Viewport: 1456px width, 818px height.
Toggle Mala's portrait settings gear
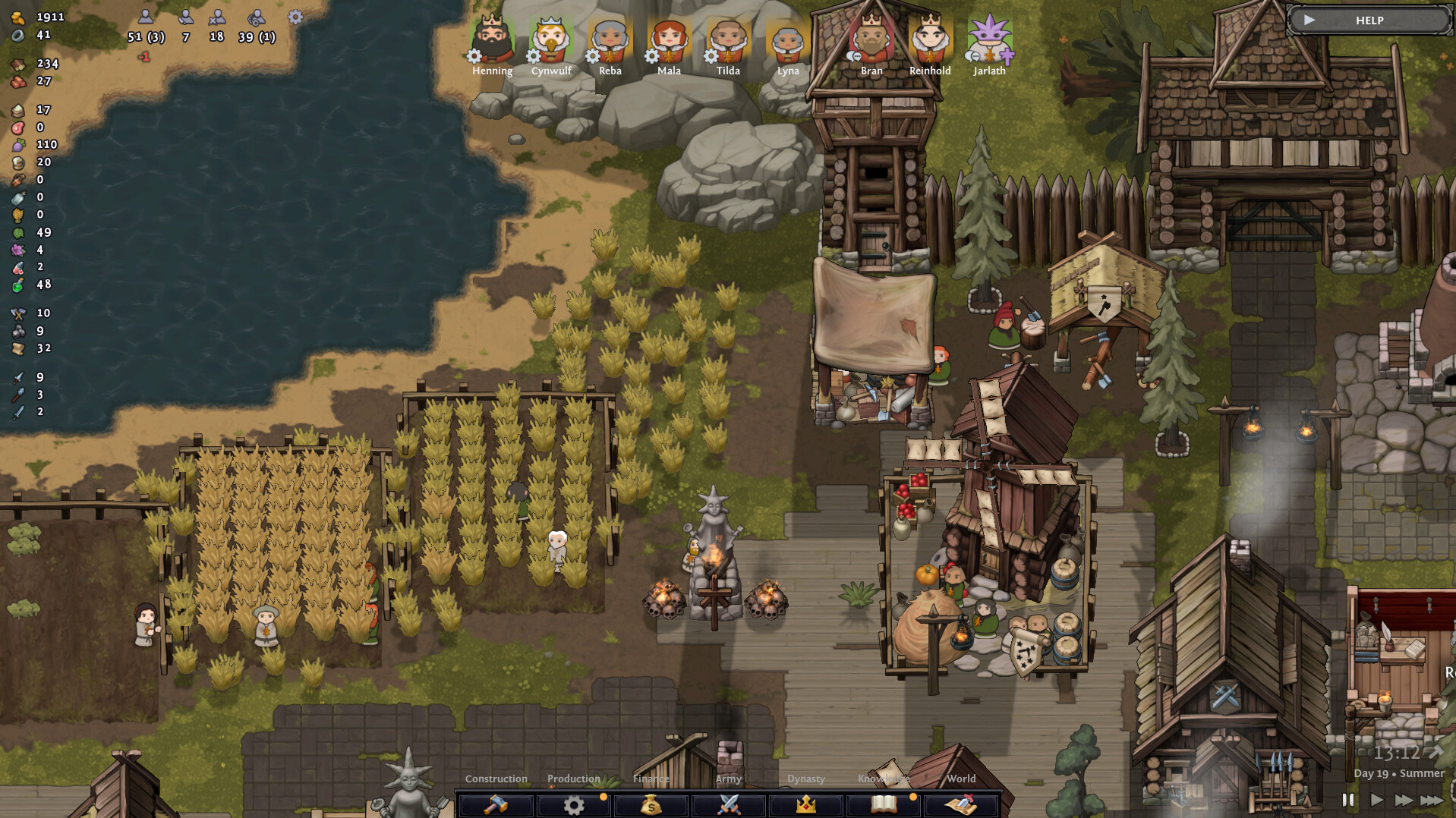click(x=651, y=55)
